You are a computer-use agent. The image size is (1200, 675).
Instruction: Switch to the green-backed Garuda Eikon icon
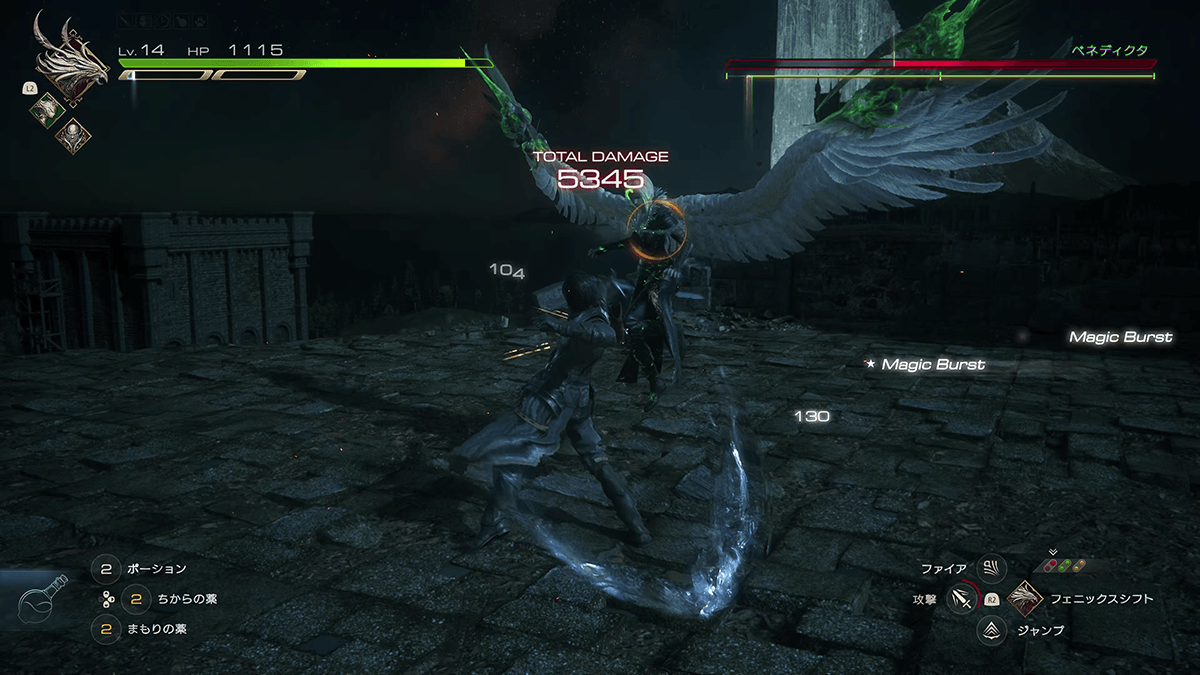click(47, 109)
